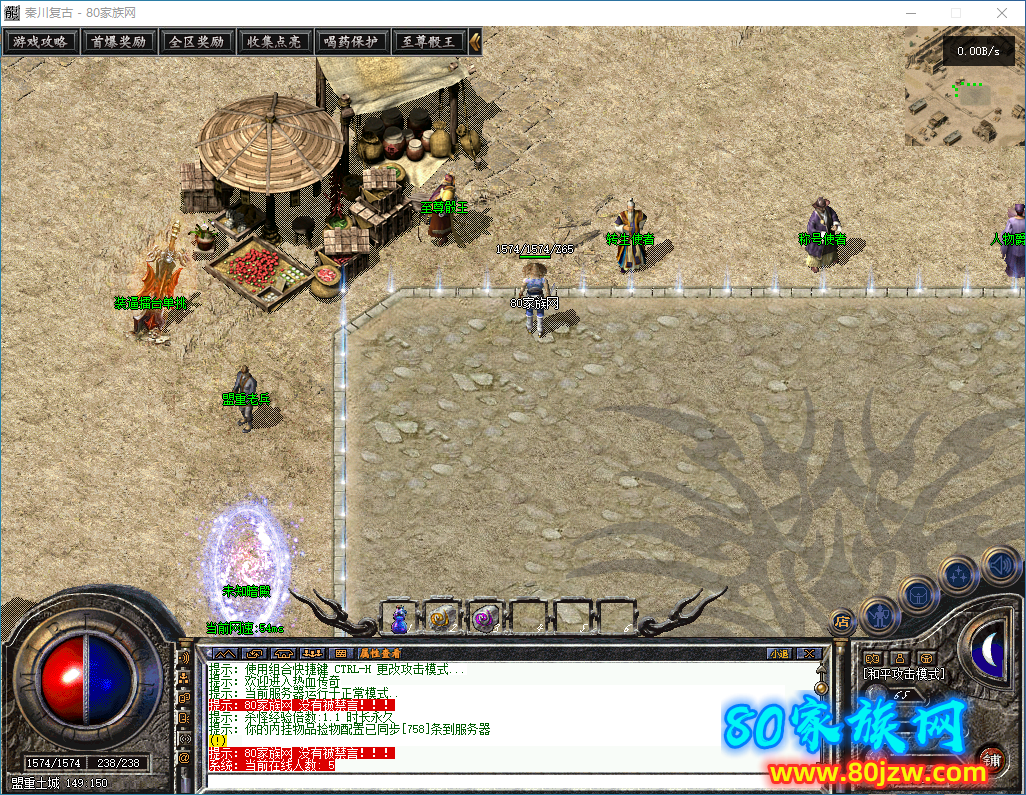This screenshot has height=795, width=1026.
Task: Open the 喝药保护 potion protection settings
Action: [x=351, y=42]
